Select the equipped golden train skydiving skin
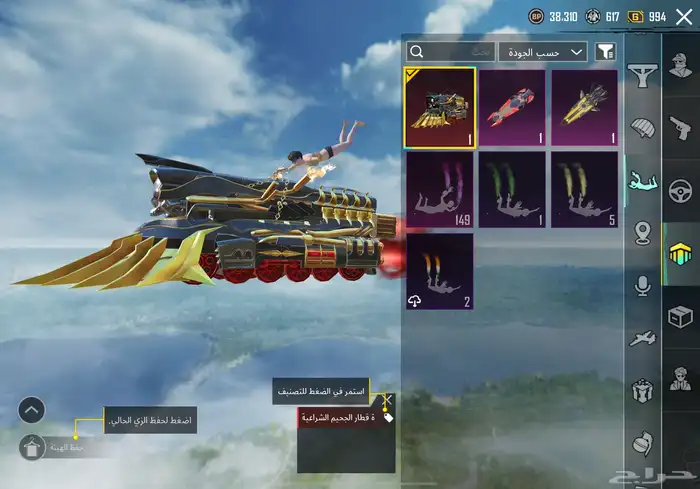Viewport: 700px width, 489px height. coord(439,107)
